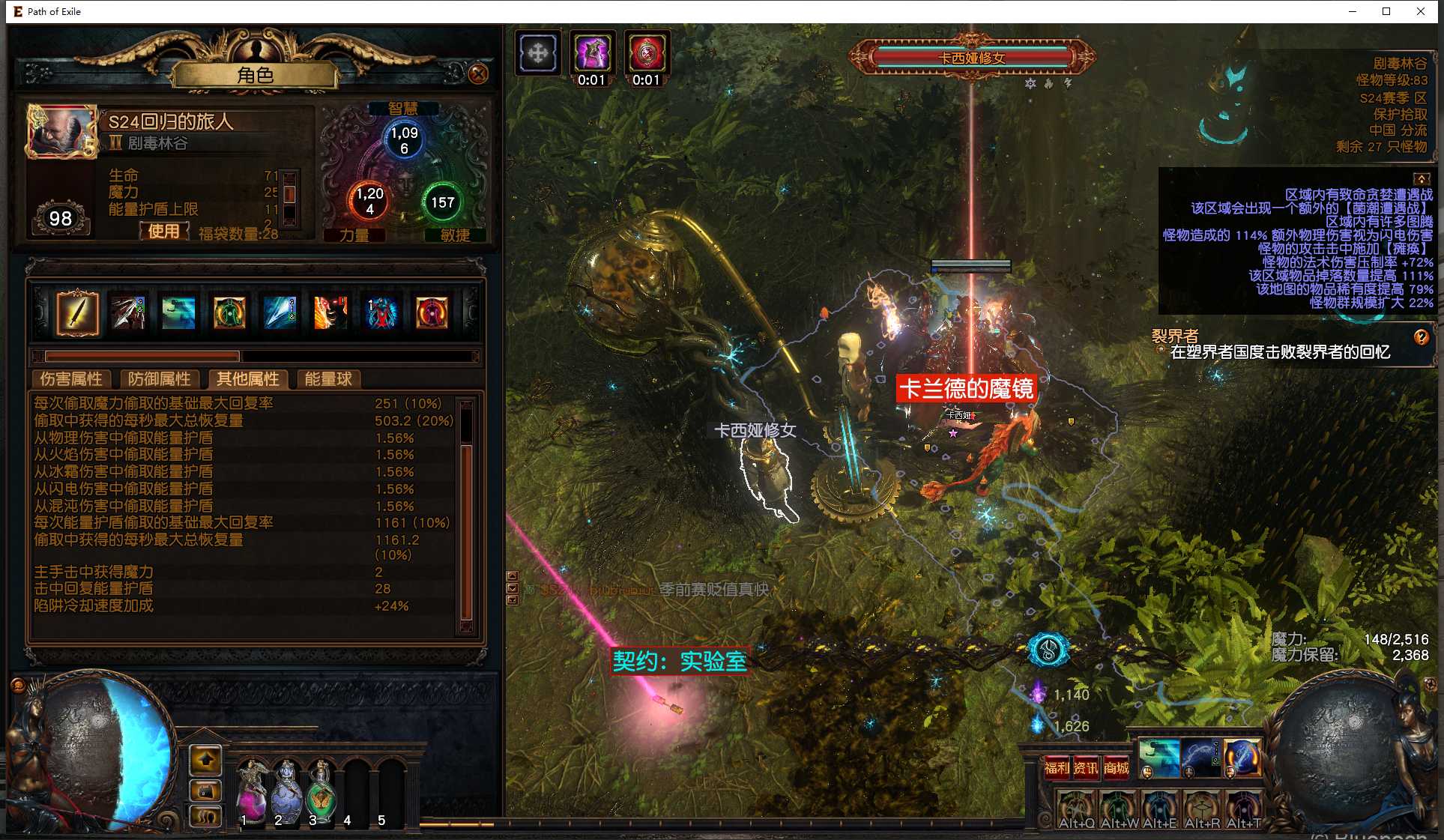Image resolution: width=1444 pixels, height=840 pixels.
Task: Open the 资讯 news button
Action: click(1086, 767)
